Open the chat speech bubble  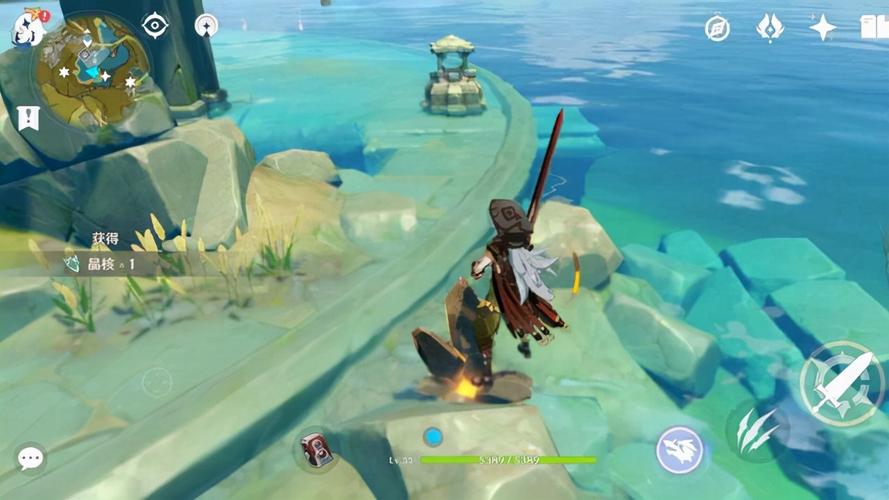[x=30, y=458]
